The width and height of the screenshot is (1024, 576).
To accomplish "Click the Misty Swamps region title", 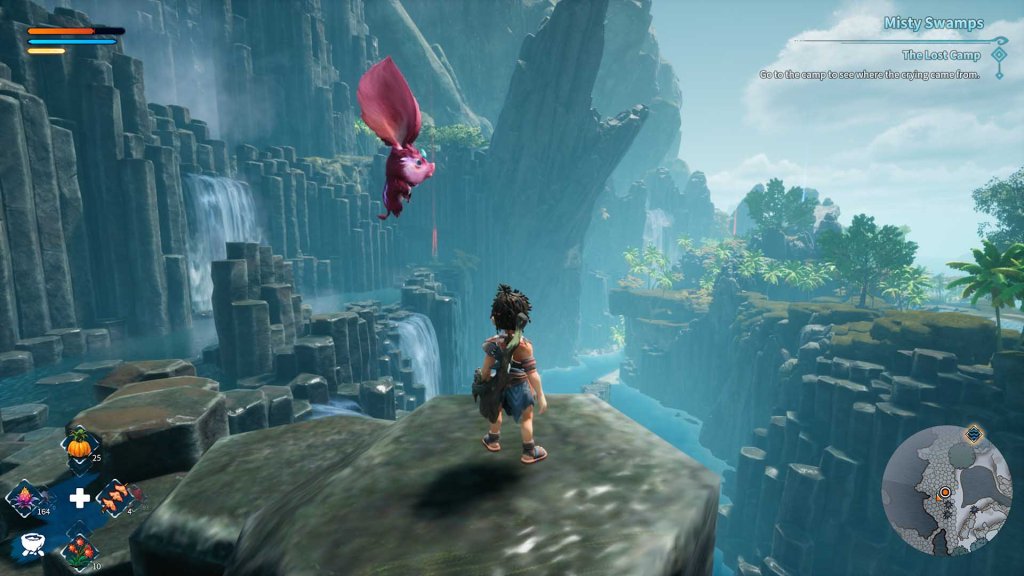I will tap(933, 23).
